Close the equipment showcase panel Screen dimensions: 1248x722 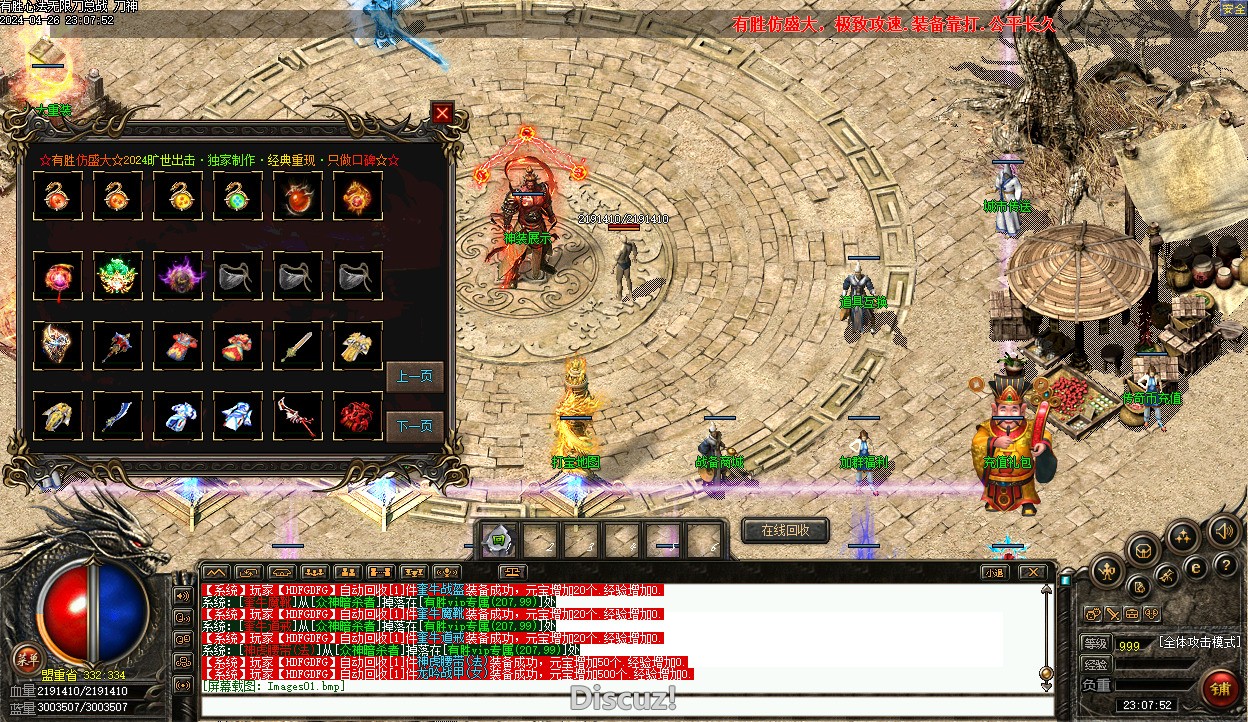[x=443, y=114]
